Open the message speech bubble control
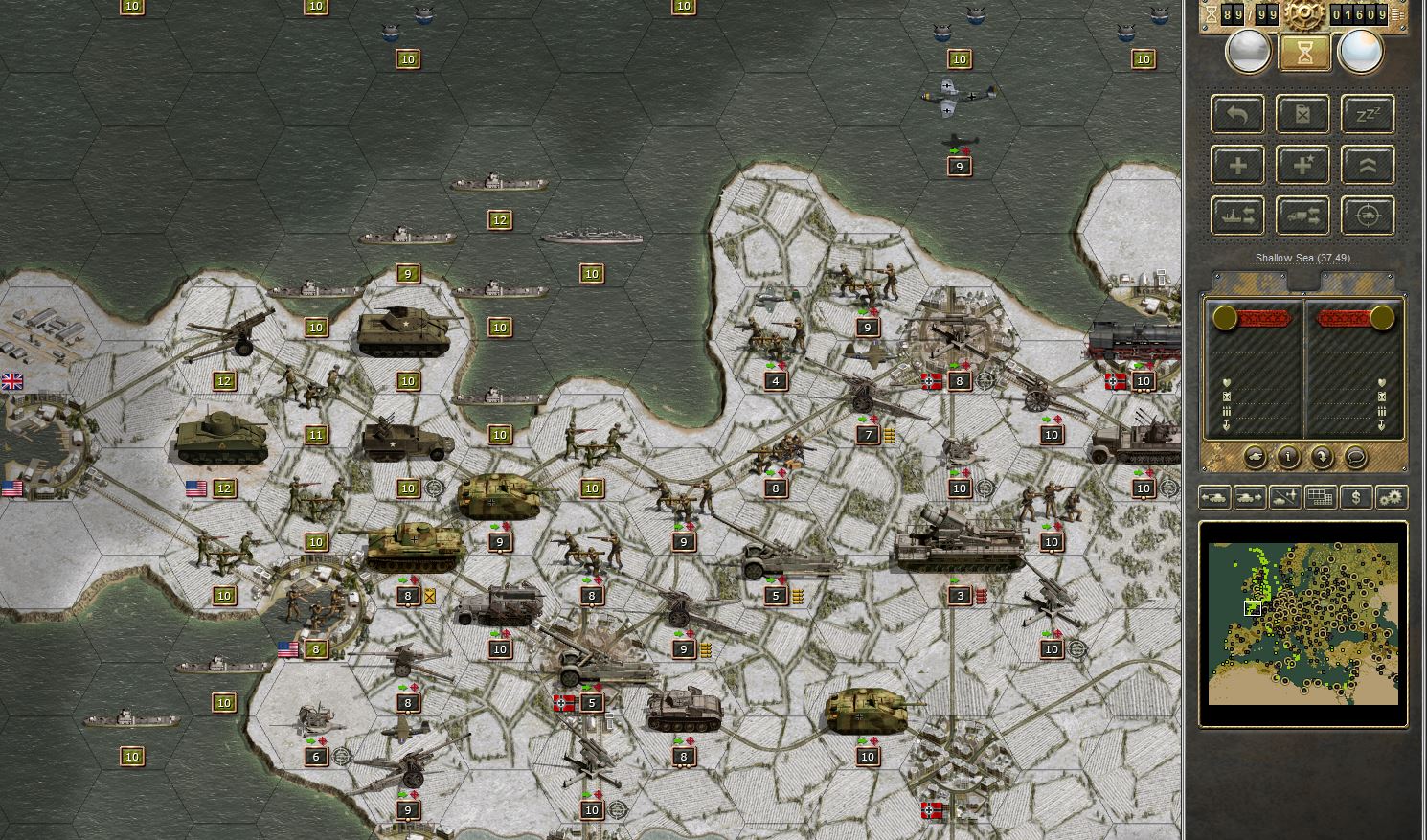The image size is (1427, 840). (x=1355, y=458)
